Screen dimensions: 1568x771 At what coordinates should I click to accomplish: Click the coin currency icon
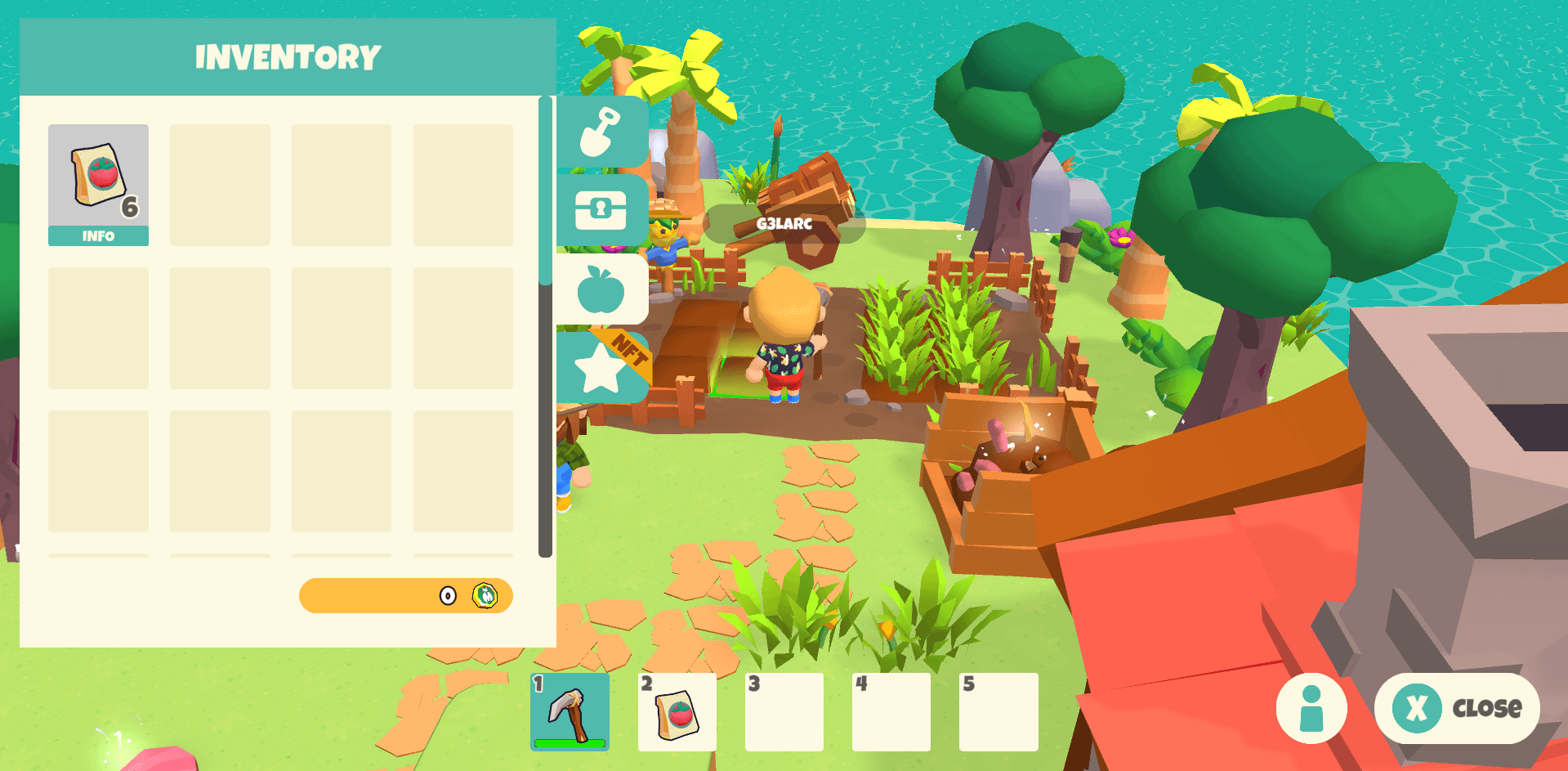(484, 596)
